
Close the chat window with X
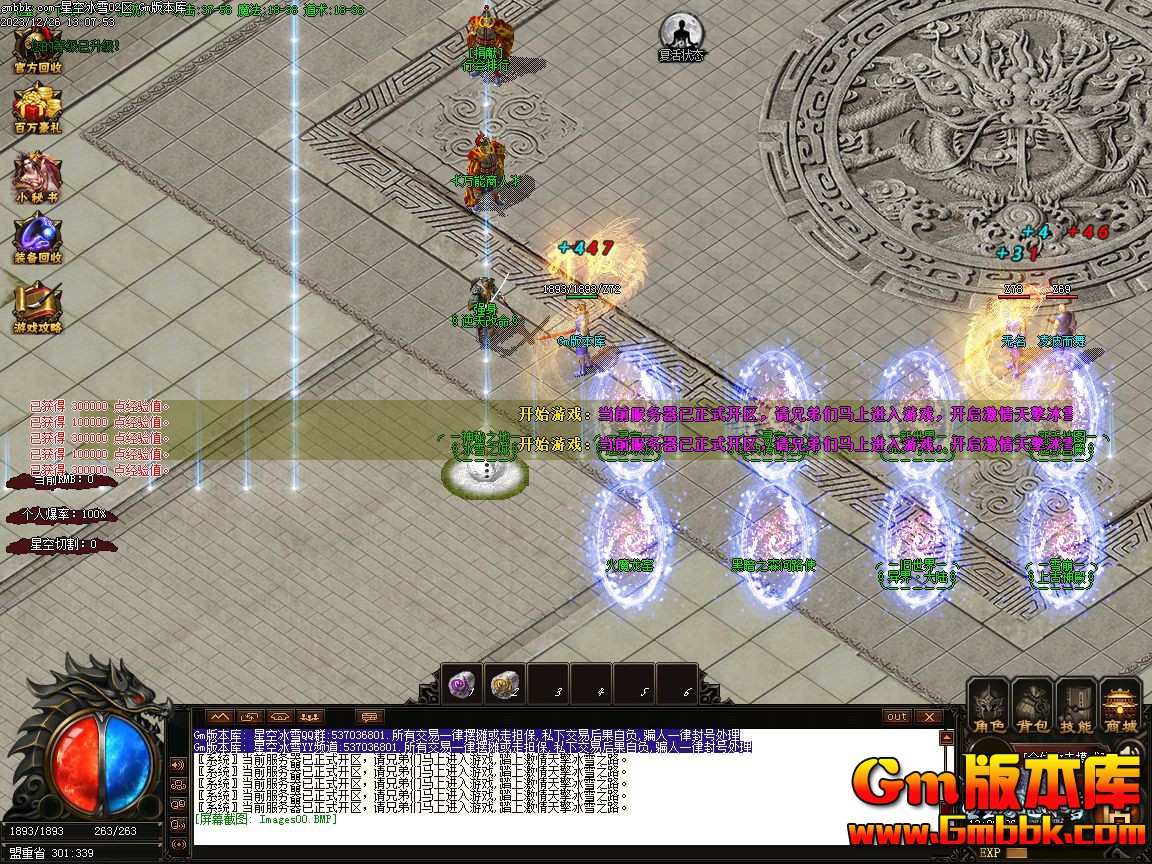tap(929, 716)
